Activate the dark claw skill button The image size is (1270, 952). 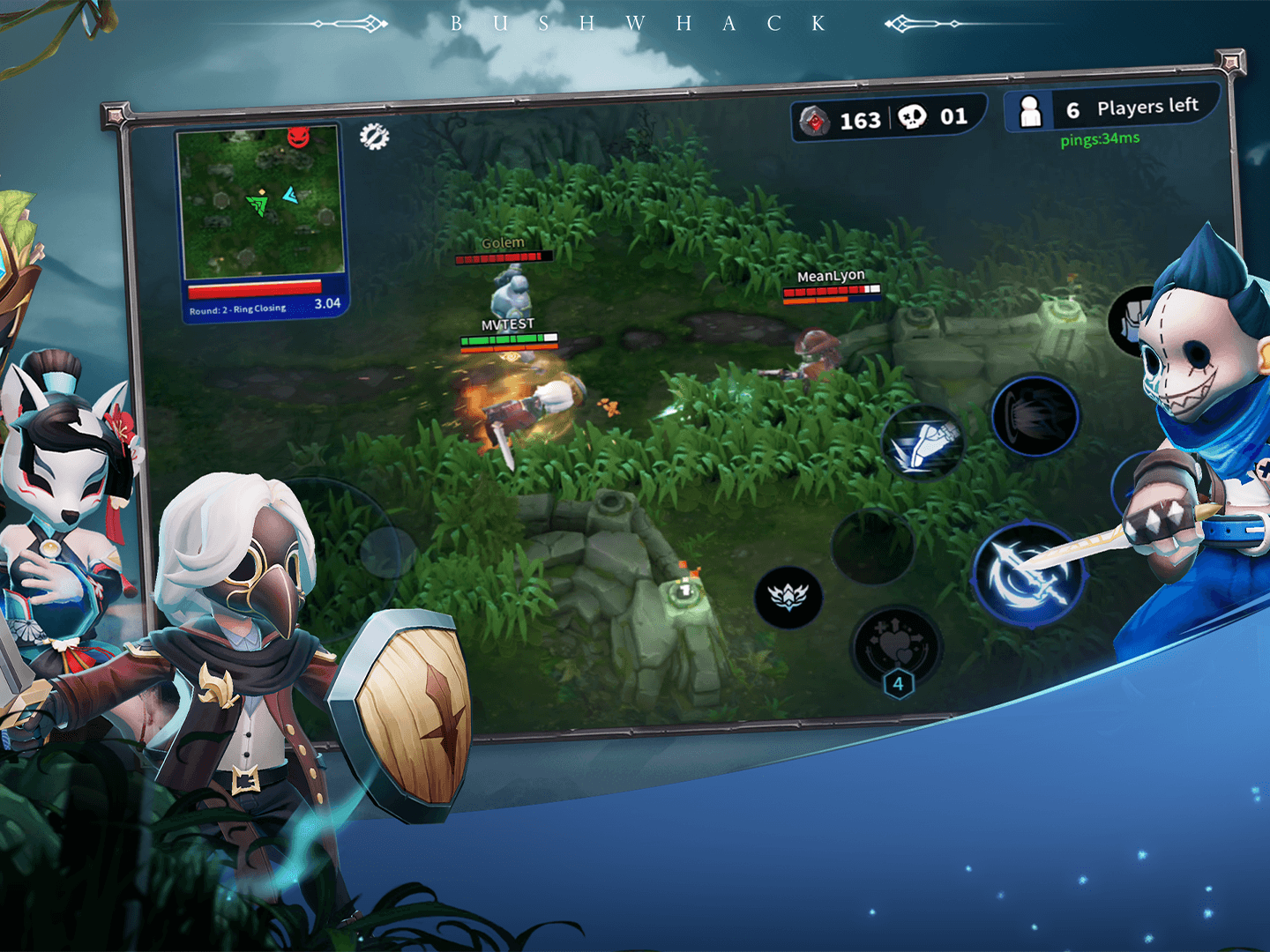[x=1035, y=416]
